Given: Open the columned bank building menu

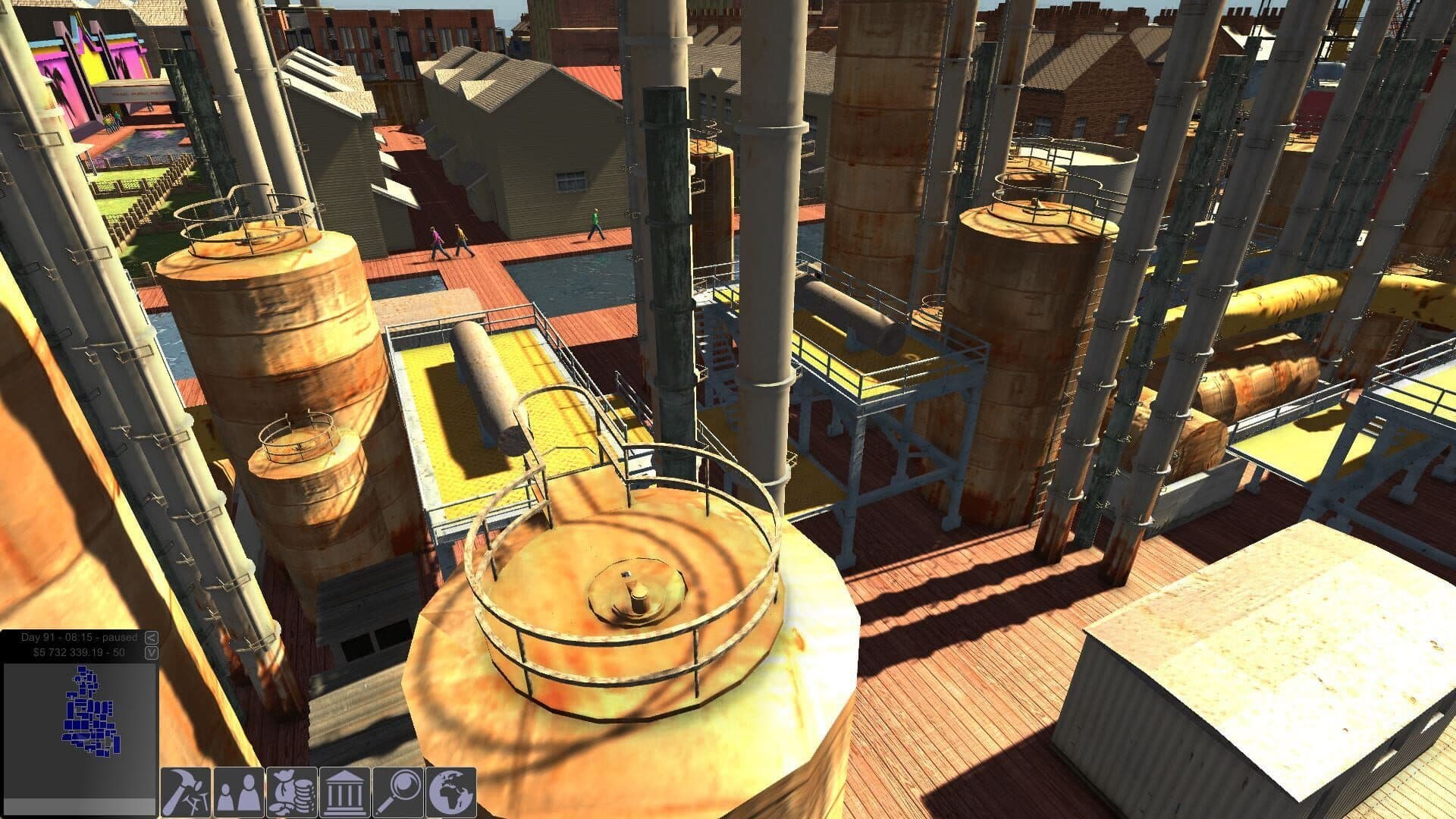Looking at the screenshot, I should click(x=345, y=792).
